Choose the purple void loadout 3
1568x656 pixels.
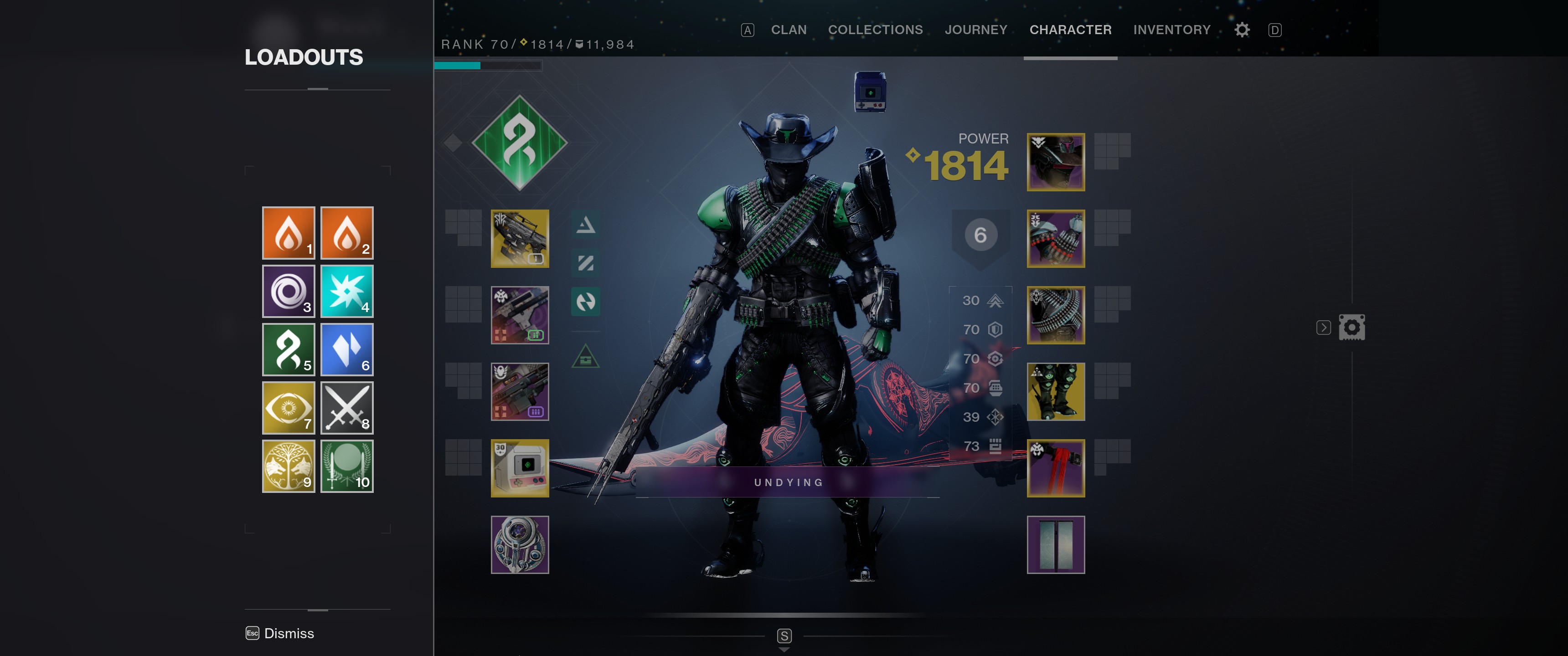click(x=288, y=291)
